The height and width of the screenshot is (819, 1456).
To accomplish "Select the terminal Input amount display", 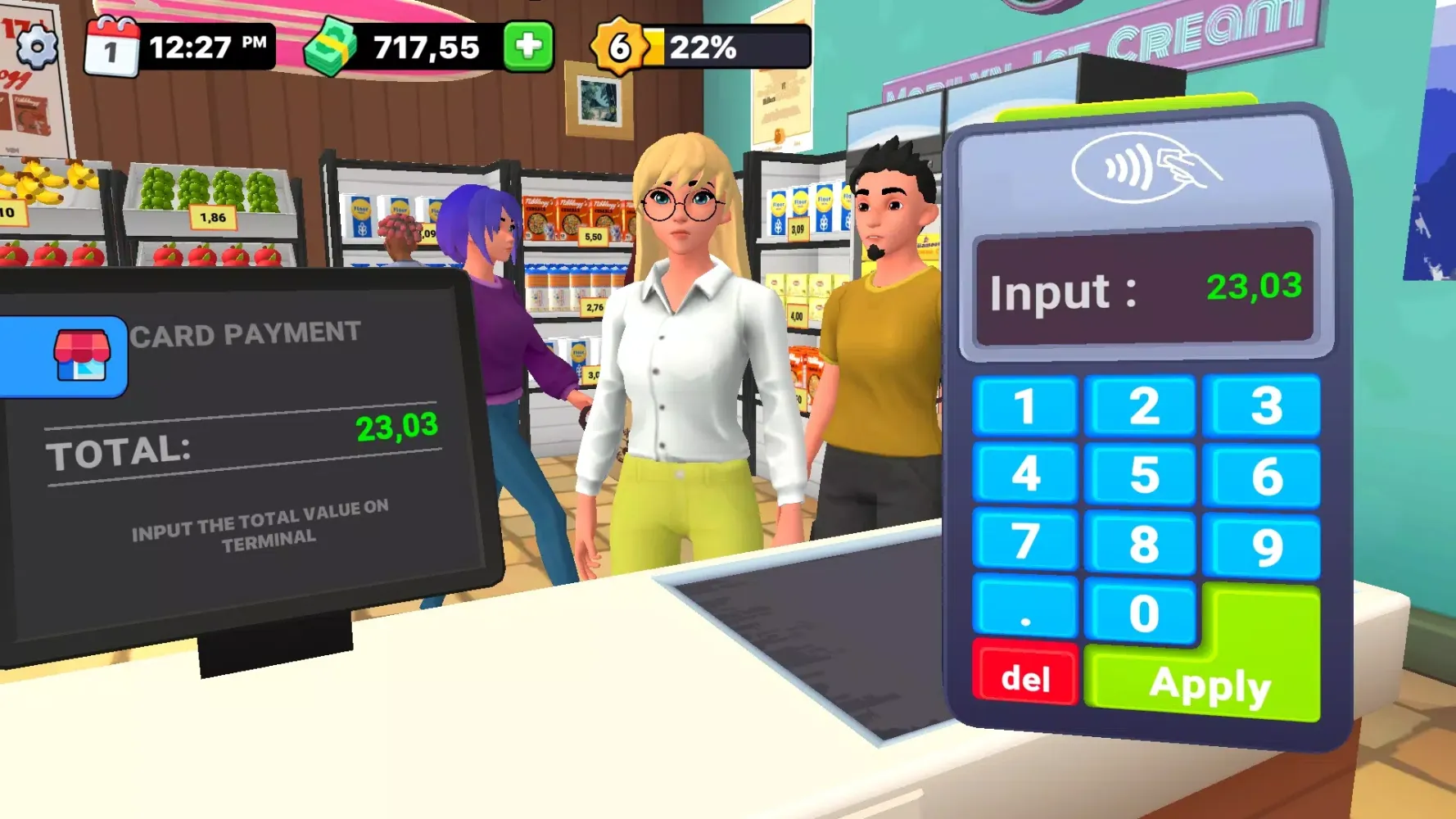I will 1144,288.
